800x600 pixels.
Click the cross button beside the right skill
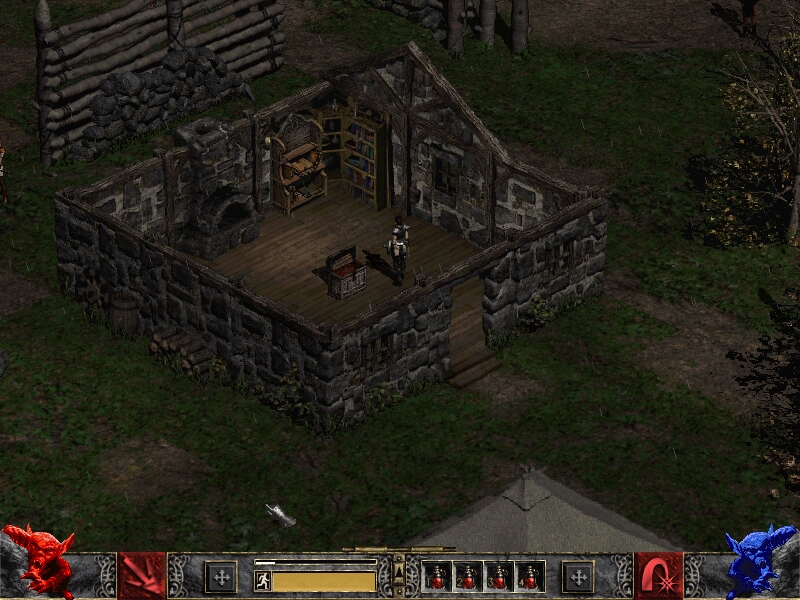(x=577, y=577)
